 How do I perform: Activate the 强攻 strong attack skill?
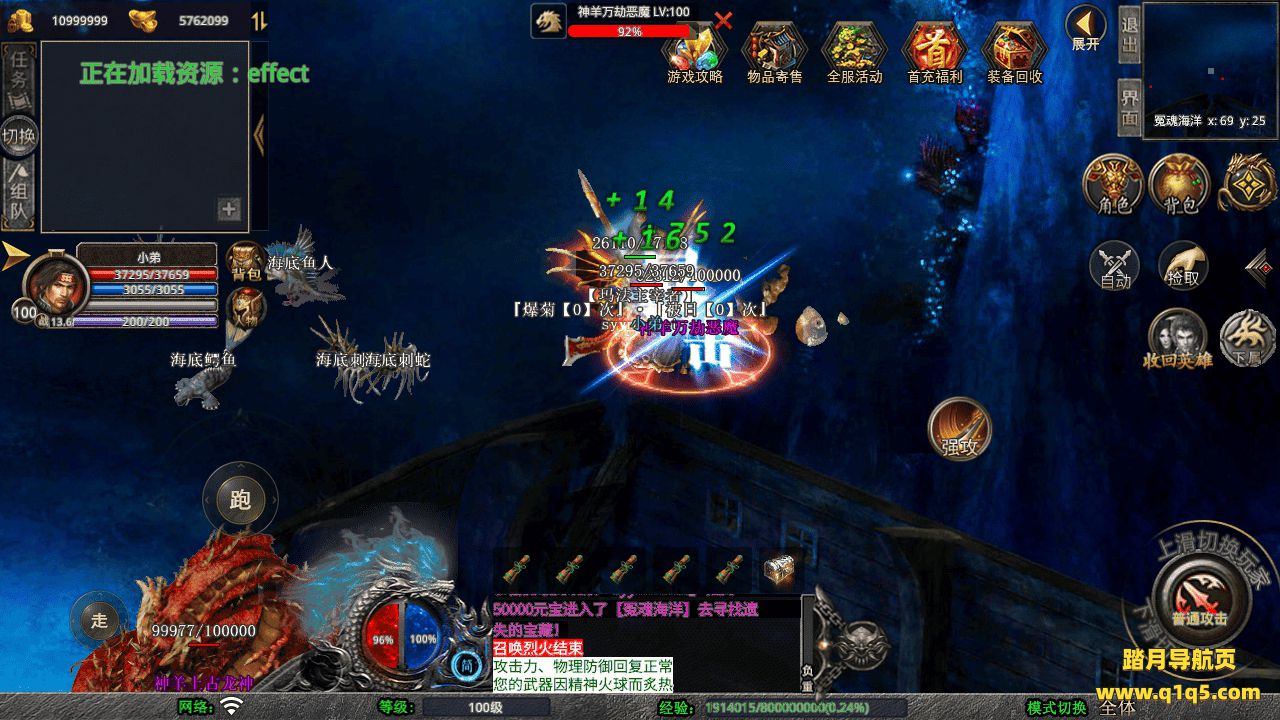(959, 429)
